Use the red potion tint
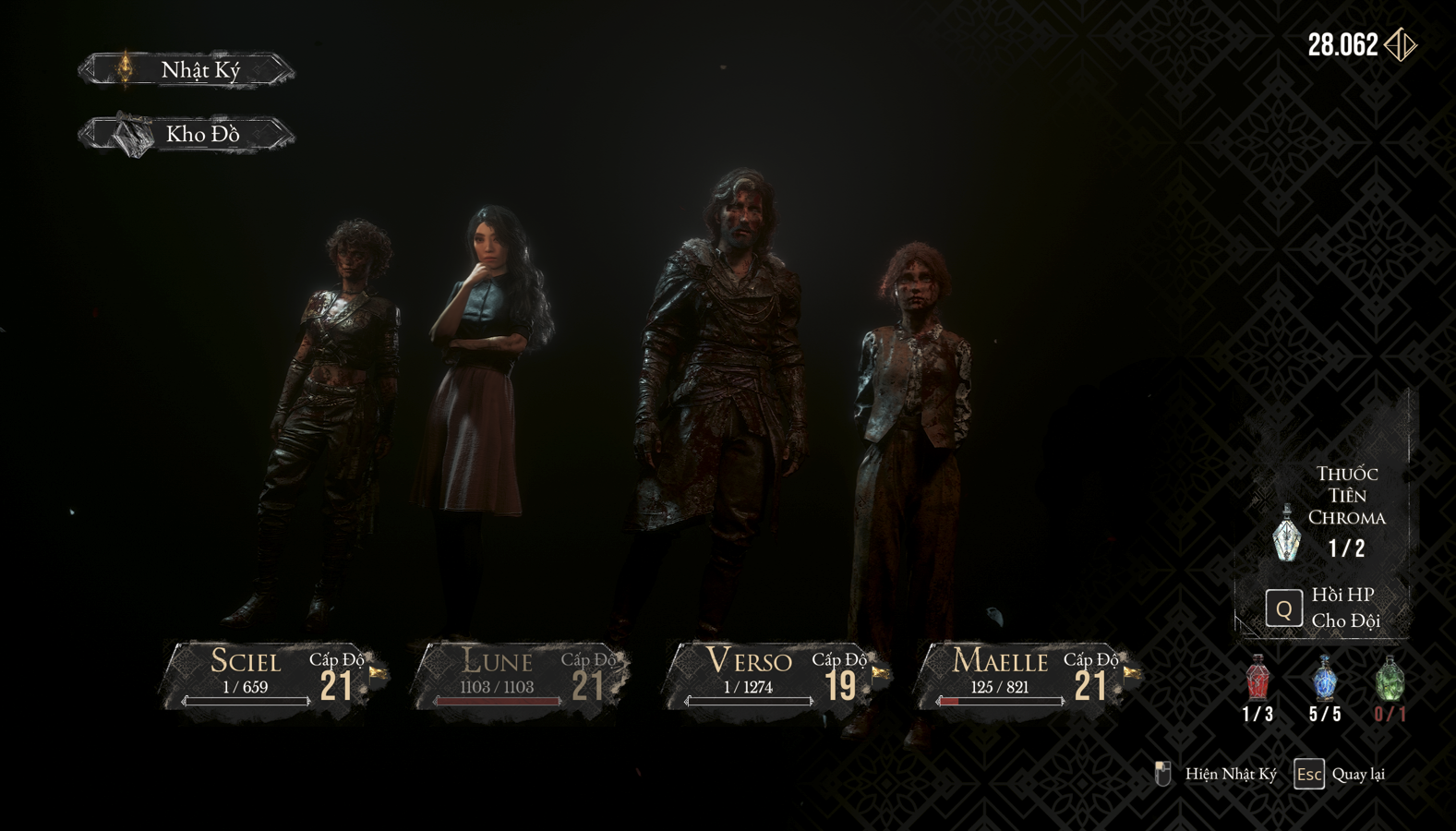1456x831 pixels. point(1257,680)
